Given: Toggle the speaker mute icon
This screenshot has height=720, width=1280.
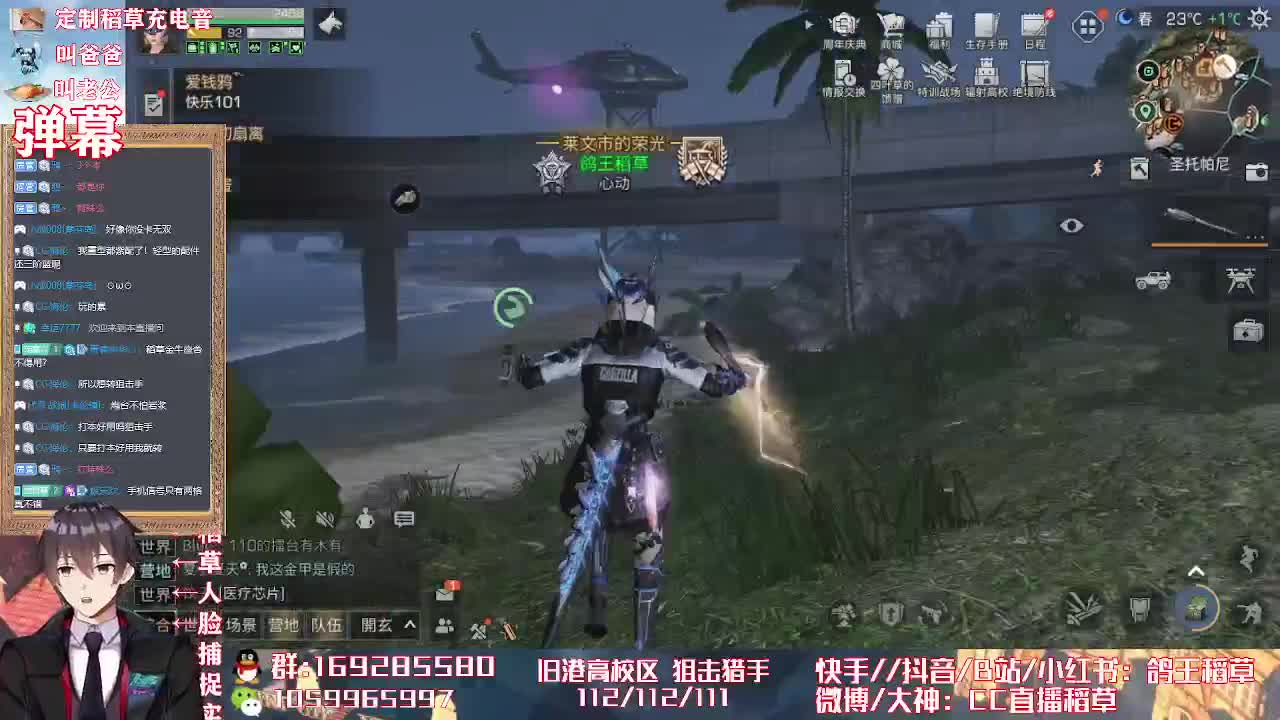Looking at the screenshot, I should coord(324,520).
